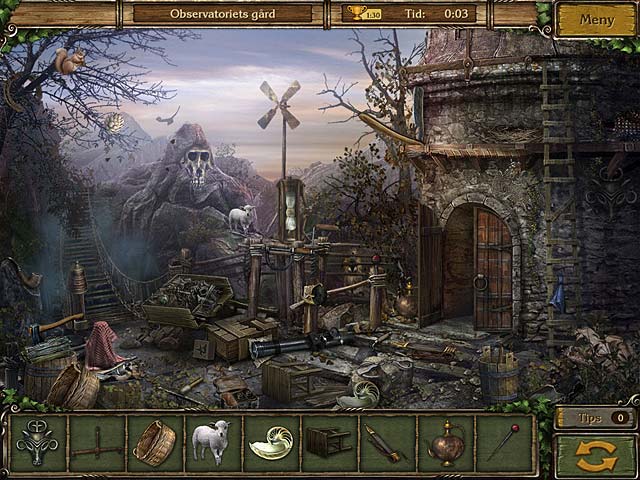640x480 pixels.
Task: Pick the red-headed pin slot
Action: click(x=501, y=443)
